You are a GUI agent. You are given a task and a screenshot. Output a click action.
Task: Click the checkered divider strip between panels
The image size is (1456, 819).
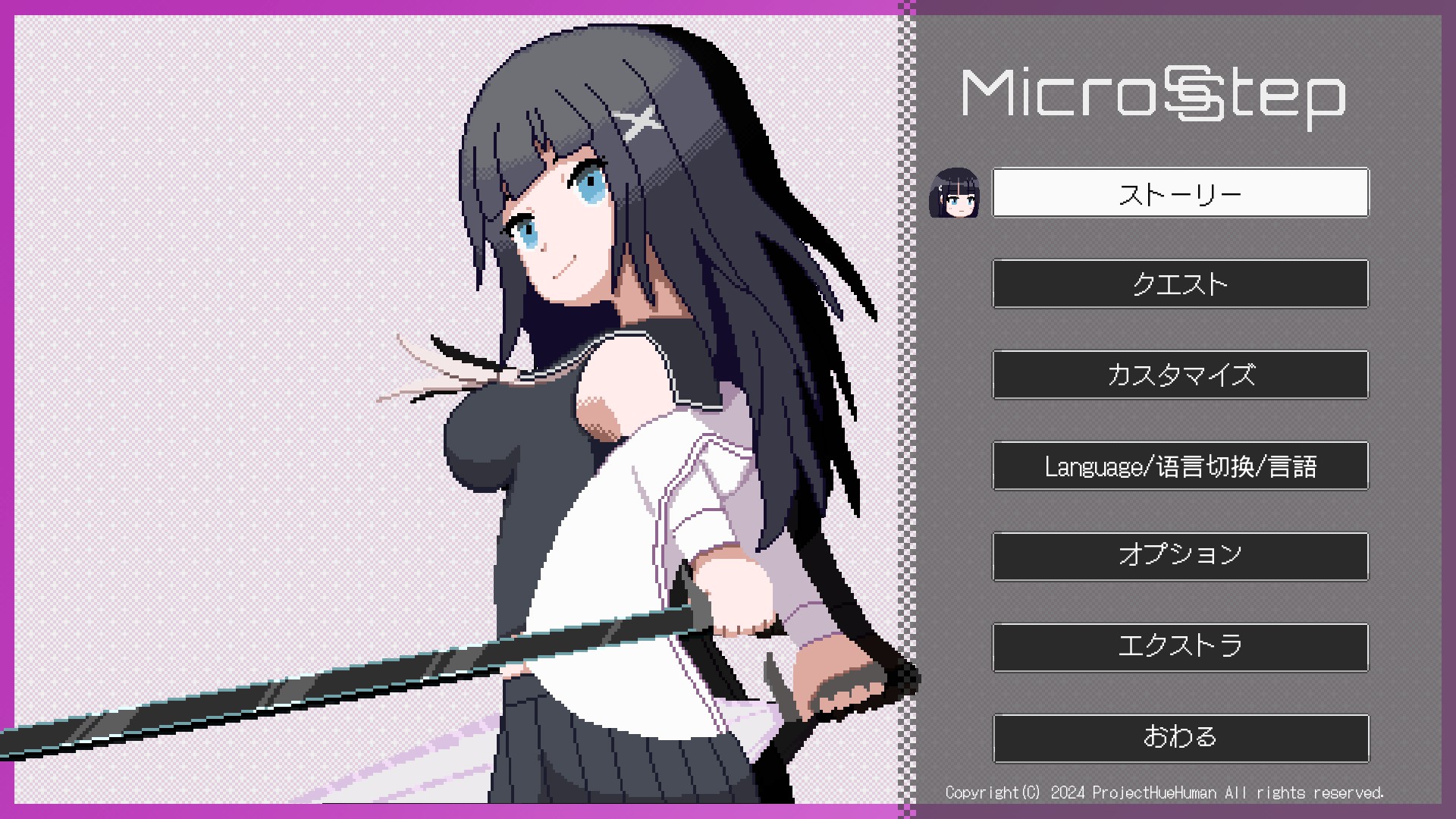tap(906, 409)
